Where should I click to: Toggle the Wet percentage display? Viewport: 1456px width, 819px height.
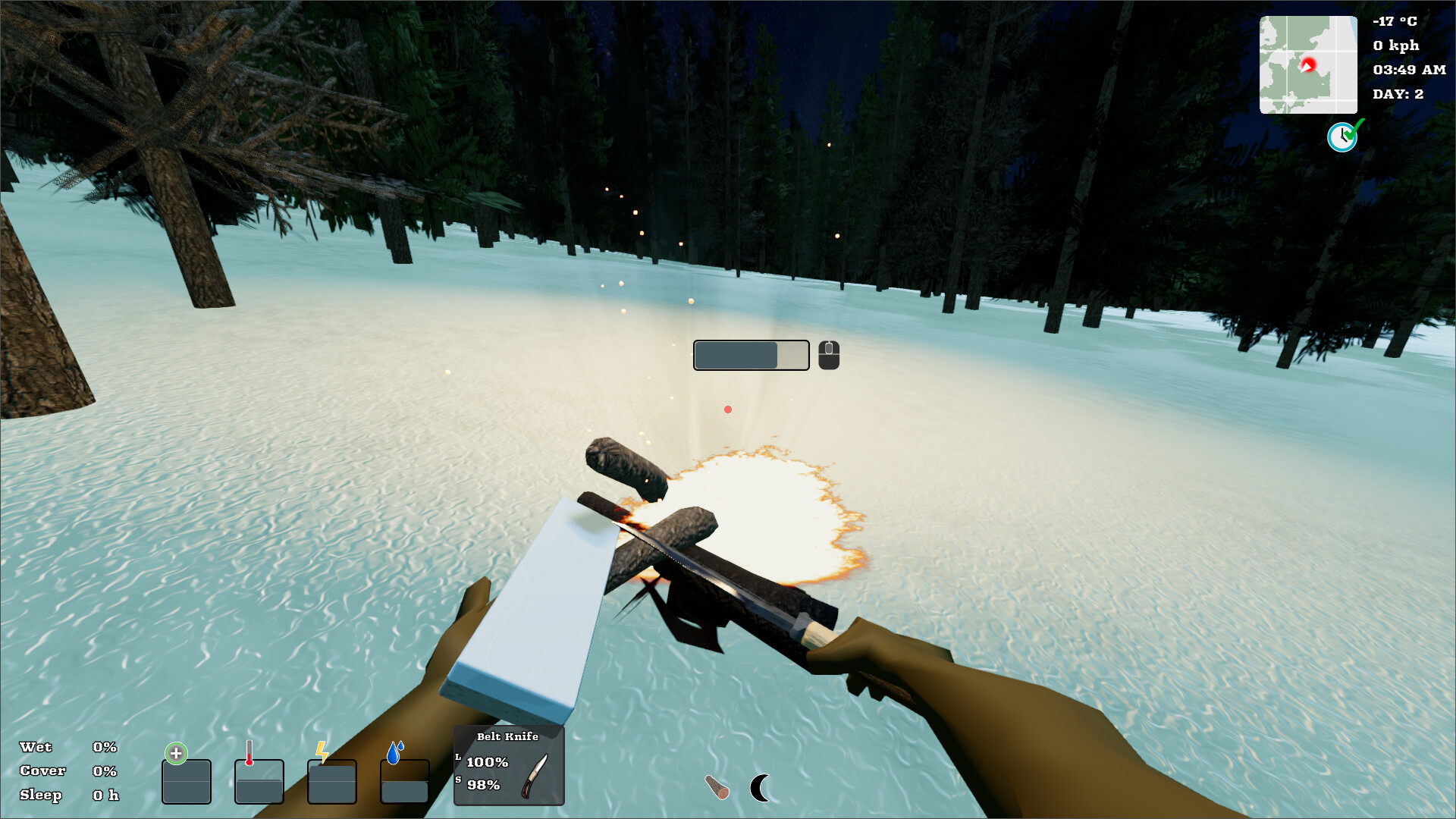[104, 747]
